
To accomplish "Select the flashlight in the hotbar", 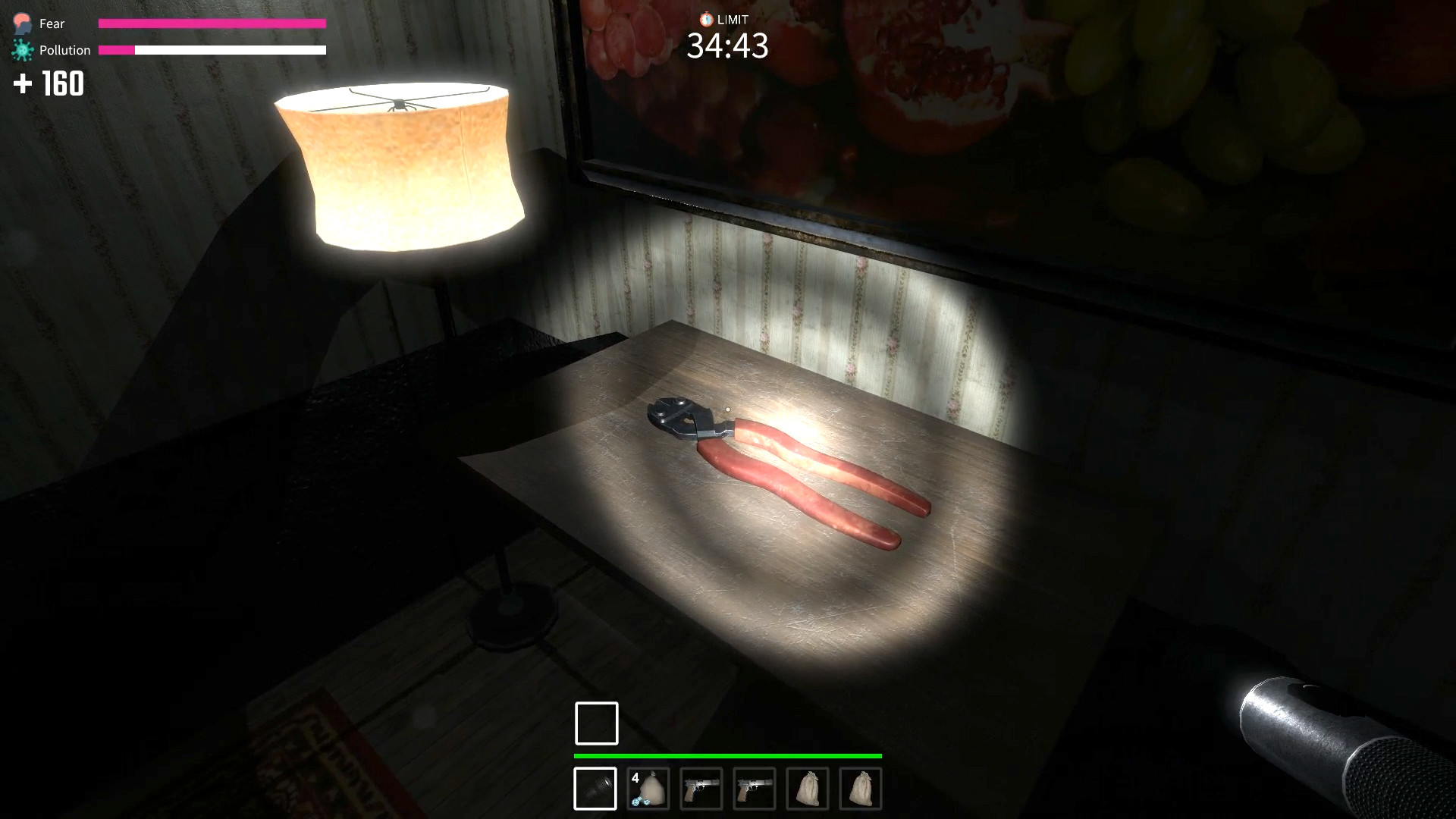I will [x=595, y=789].
